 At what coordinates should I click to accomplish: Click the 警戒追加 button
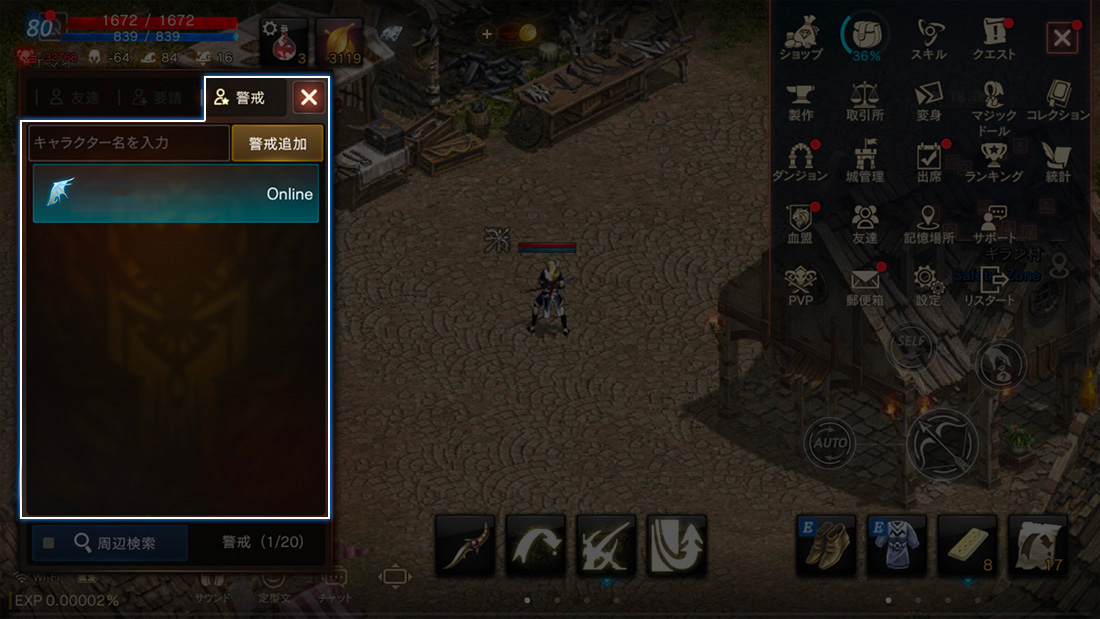[278, 143]
